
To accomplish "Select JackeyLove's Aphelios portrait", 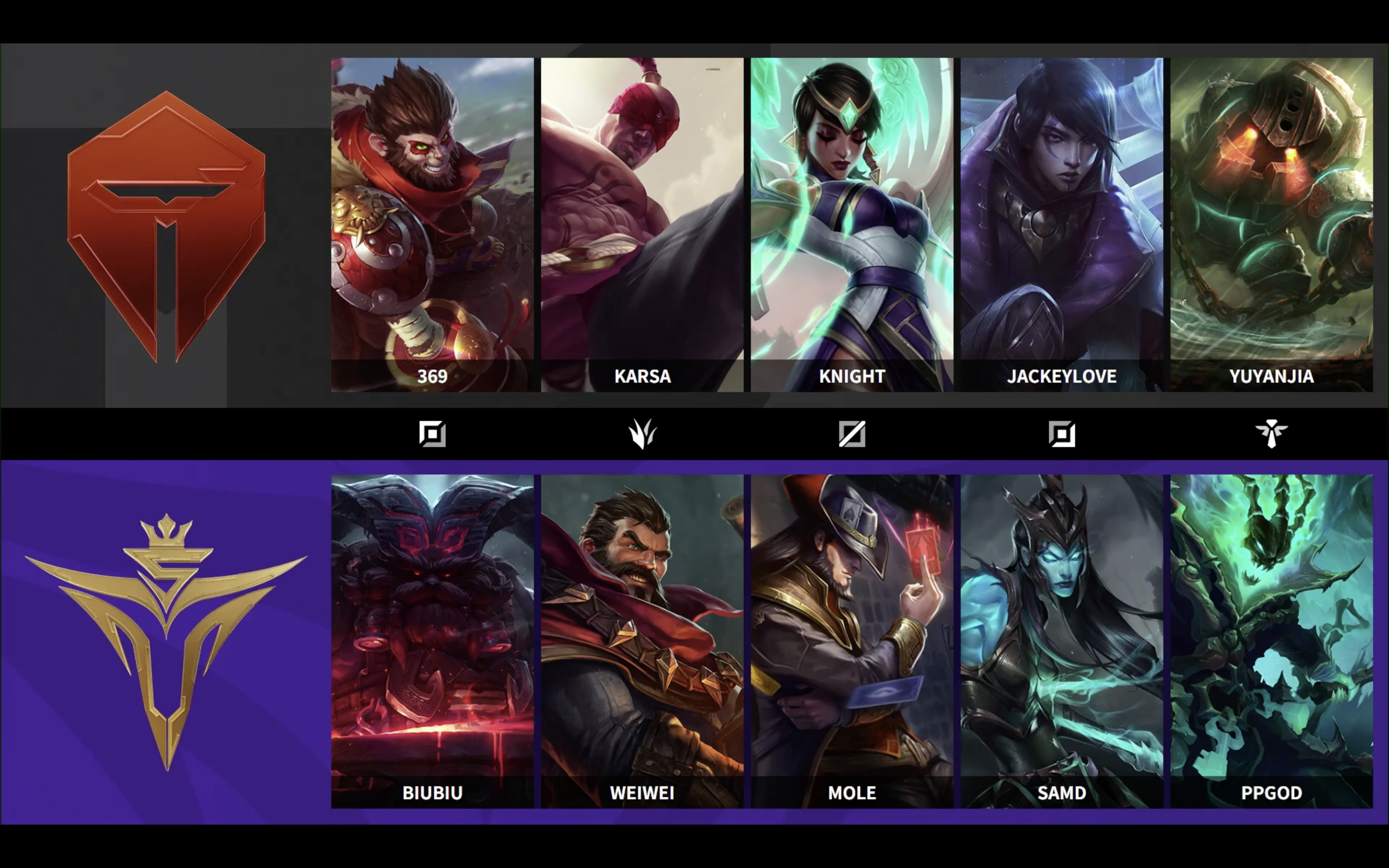I will pyautogui.click(x=1062, y=218).
